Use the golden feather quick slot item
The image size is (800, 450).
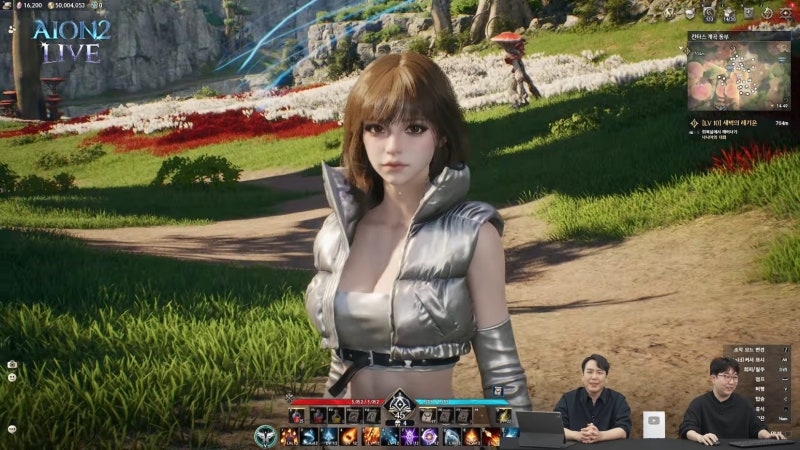503,415
